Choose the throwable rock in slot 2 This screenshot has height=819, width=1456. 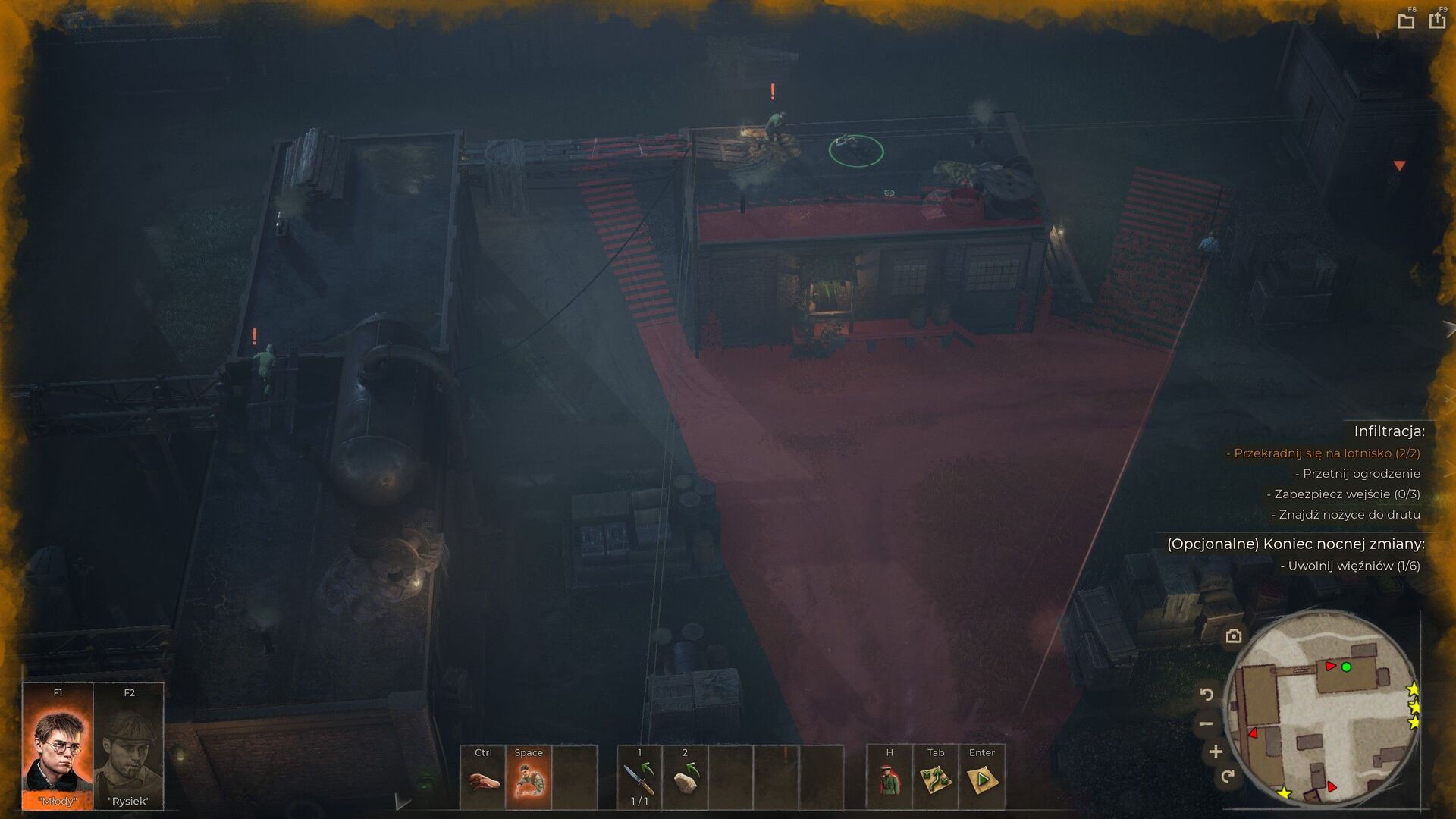pos(685,779)
